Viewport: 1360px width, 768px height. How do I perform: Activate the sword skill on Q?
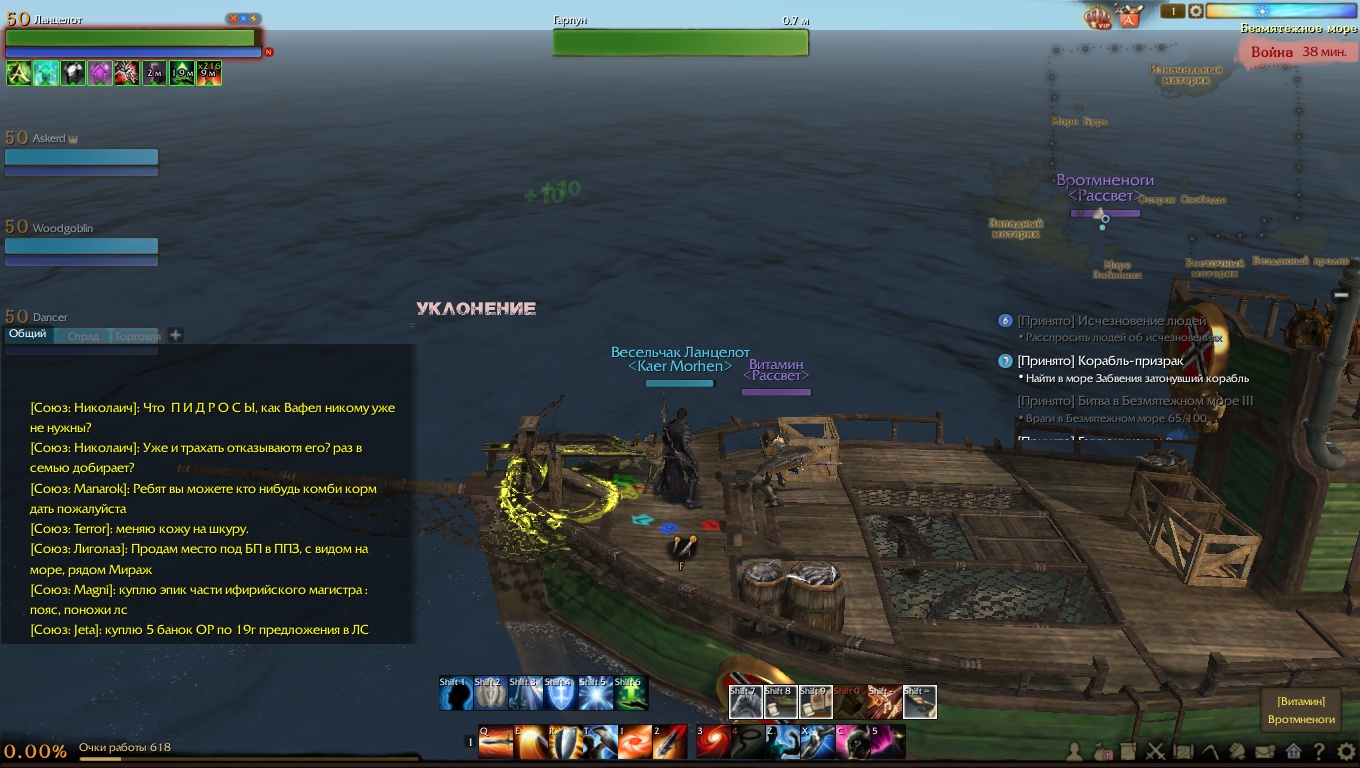tap(496, 742)
